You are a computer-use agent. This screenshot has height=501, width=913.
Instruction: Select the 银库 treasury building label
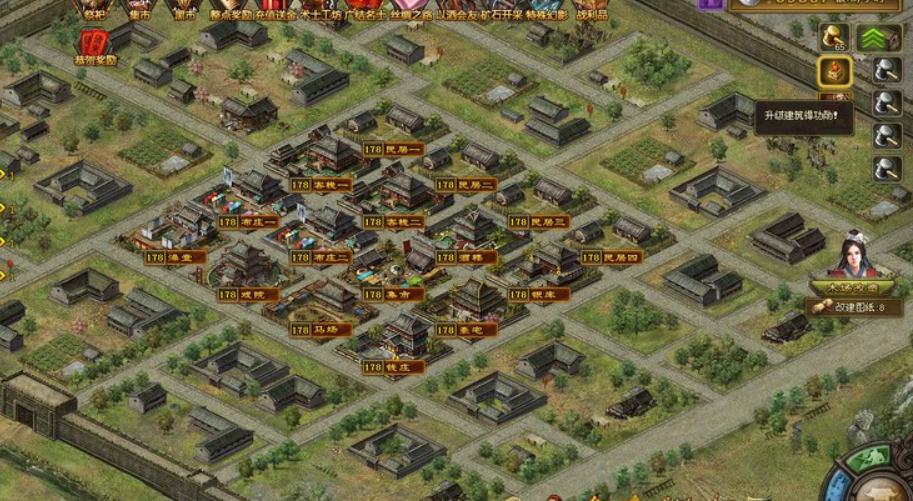[538, 294]
